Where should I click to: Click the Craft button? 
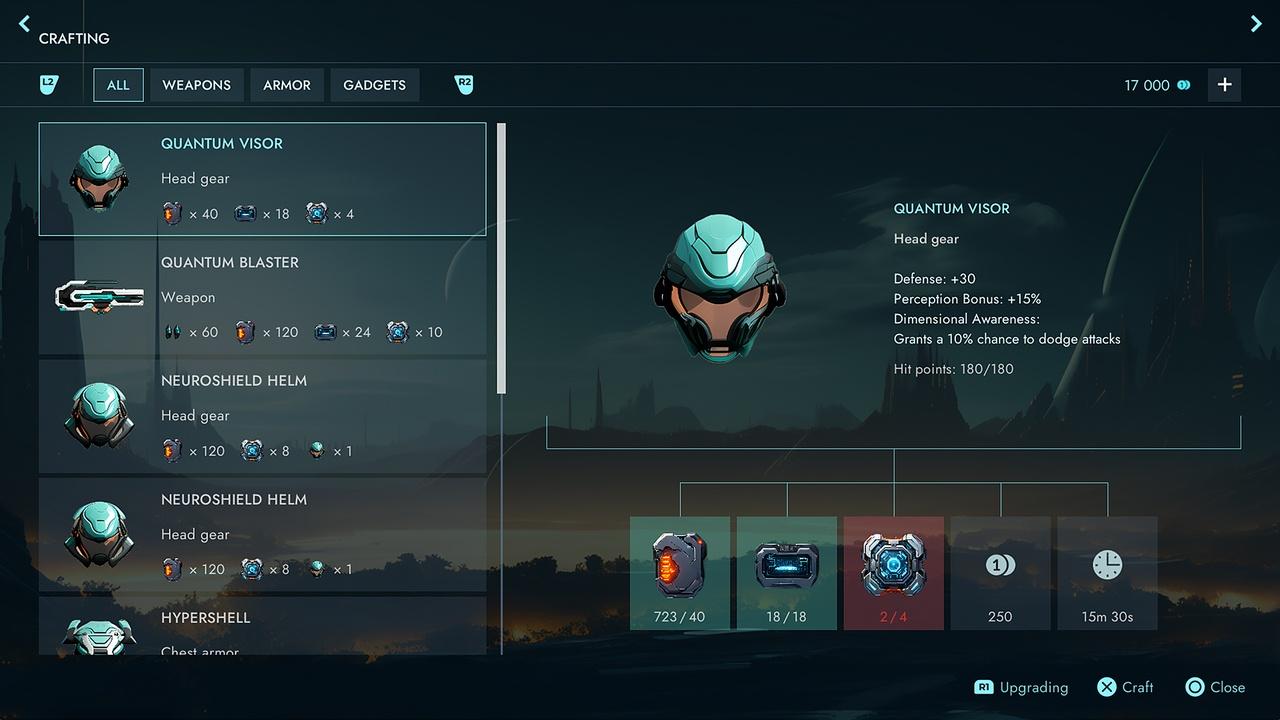(x=1126, y=687)
